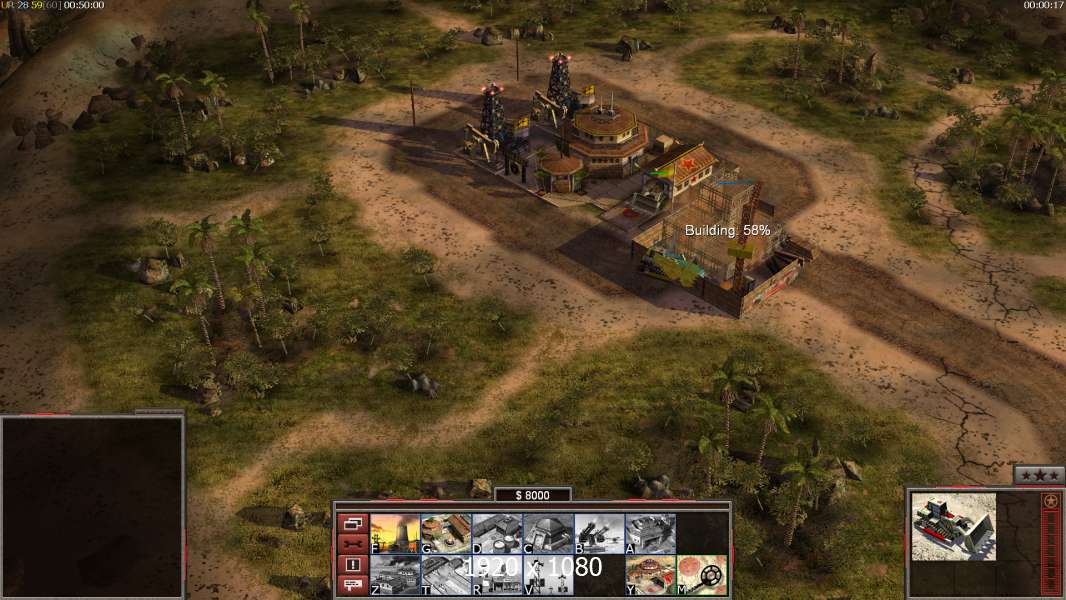This screenshot has width=1066, height=600.
Task: Build the gattling cannon defense (B)
Action: coord(599,533)
